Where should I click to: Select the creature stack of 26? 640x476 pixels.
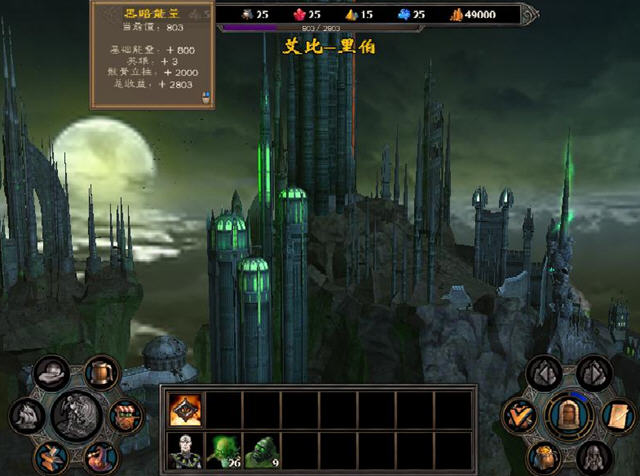click(x=224, y=450)
